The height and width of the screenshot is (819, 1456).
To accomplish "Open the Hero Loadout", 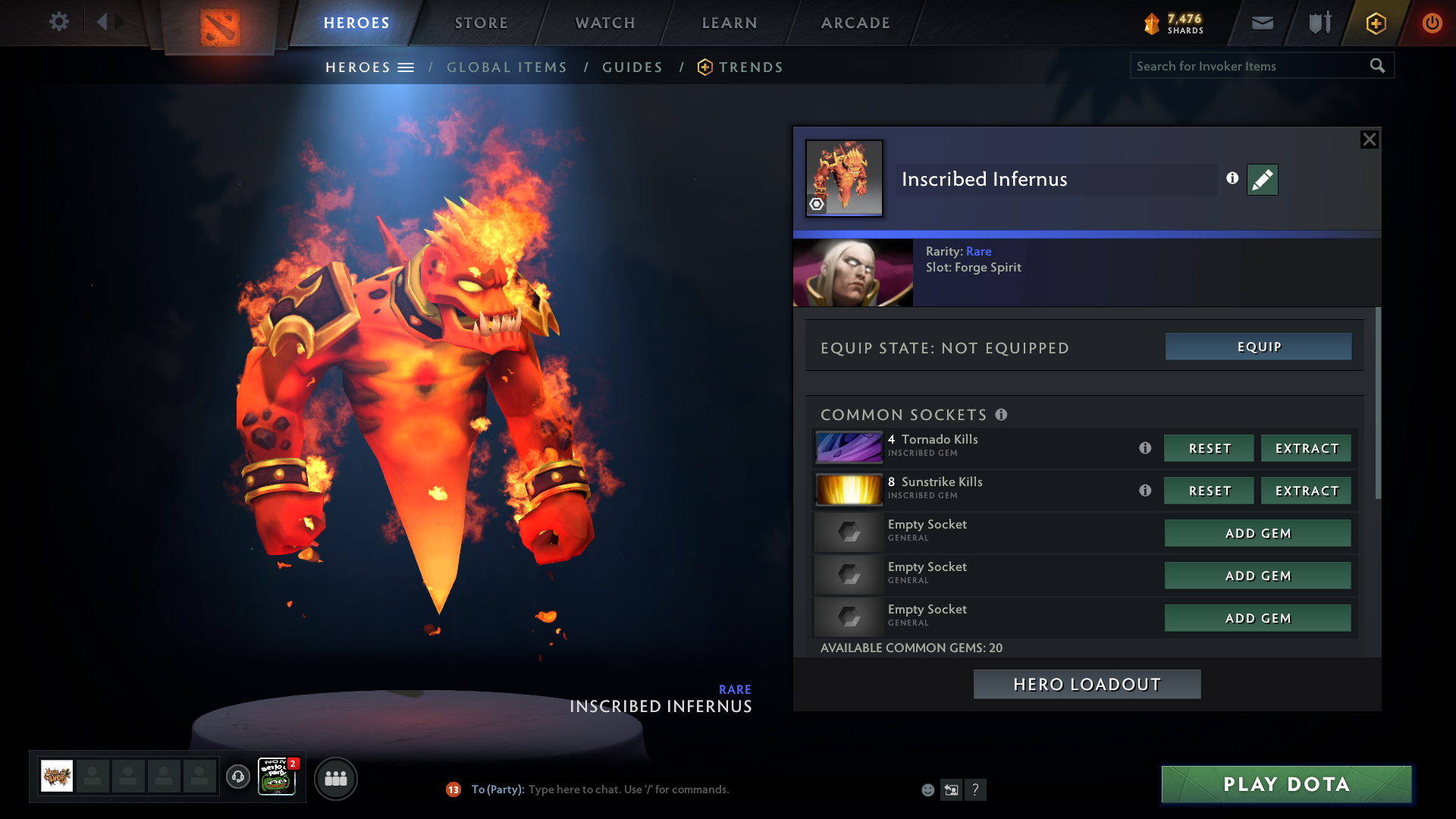I will [x=1087, y=684].
